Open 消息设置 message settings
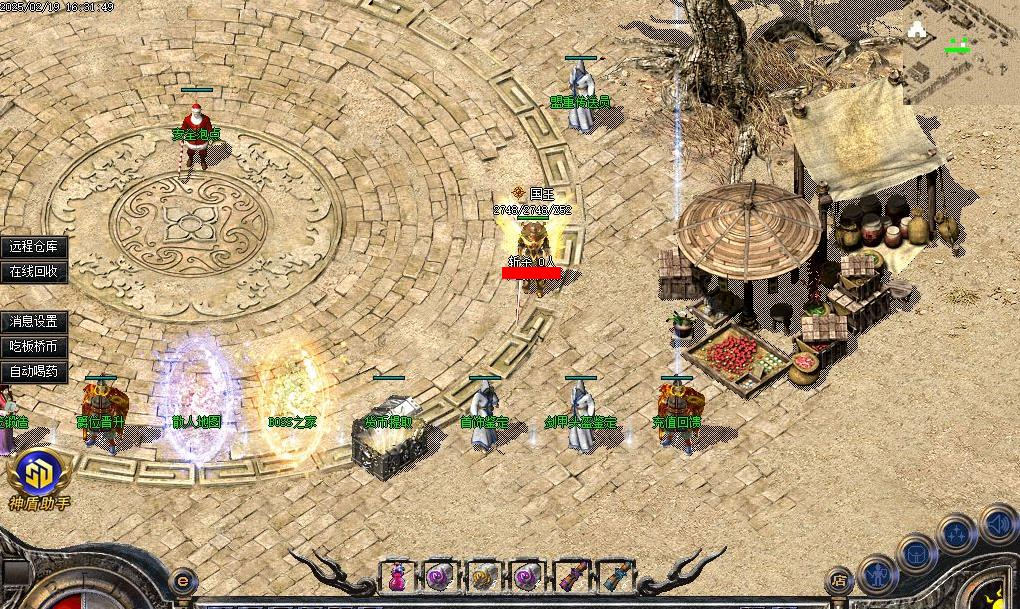The image size is (1020, 609). (x=34, y=321)
